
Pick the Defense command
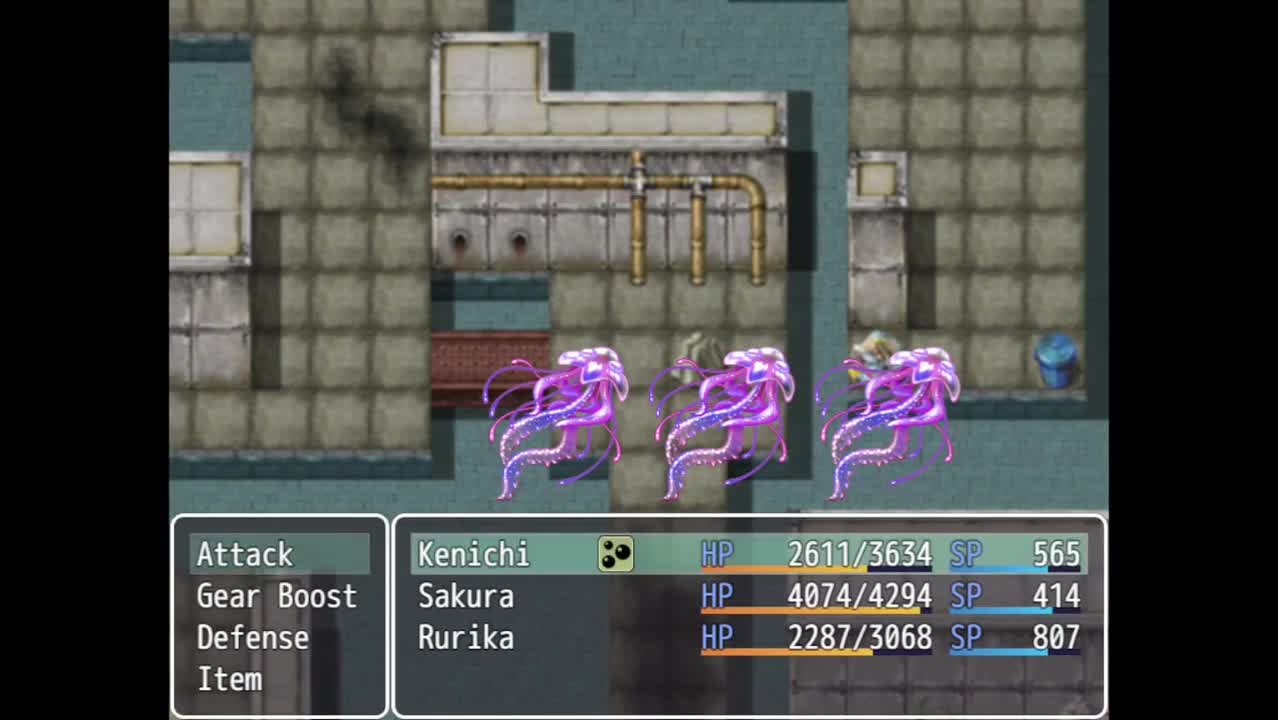click(252, 638)
